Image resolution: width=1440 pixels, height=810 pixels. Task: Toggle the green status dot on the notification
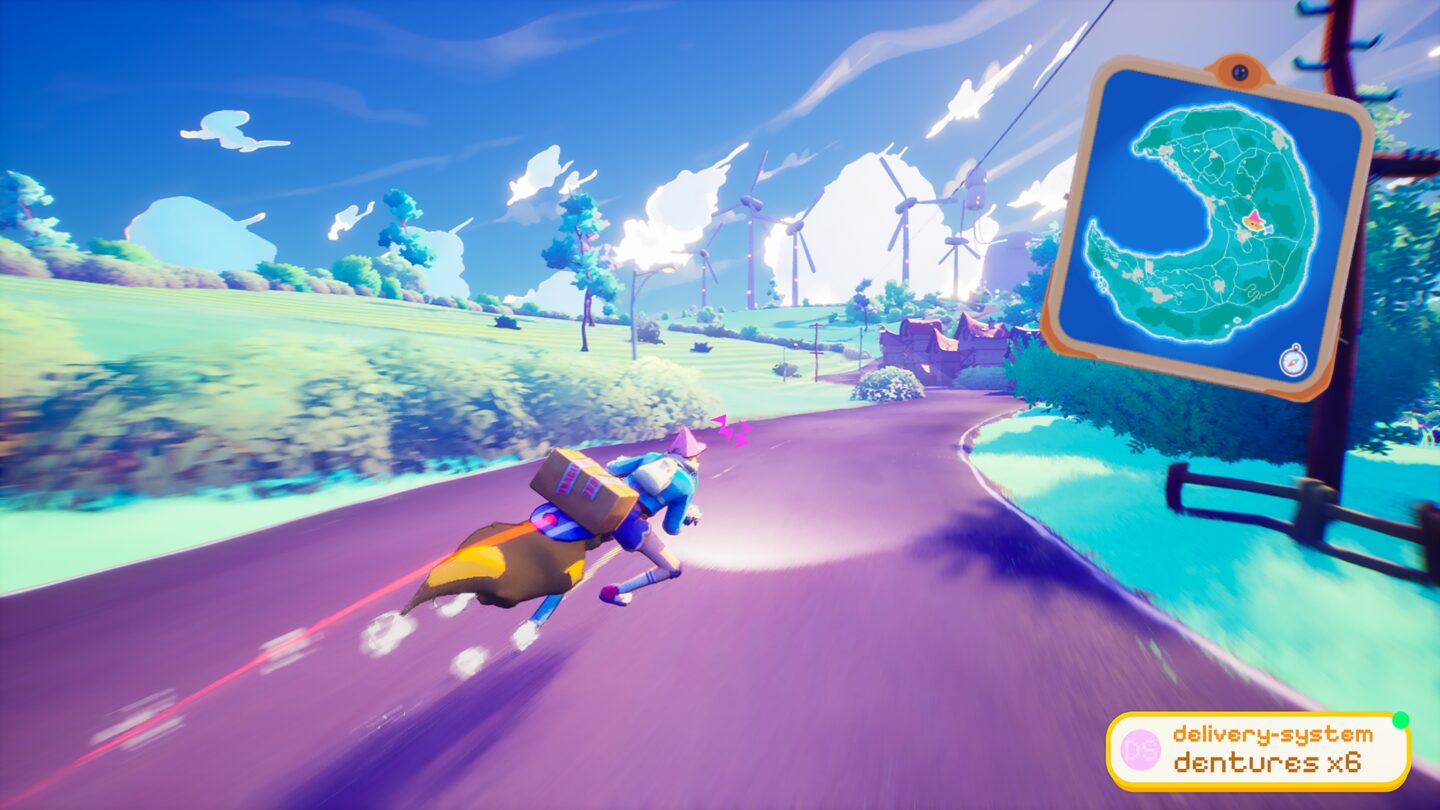pyautogui.click(x=1402, y=718)
